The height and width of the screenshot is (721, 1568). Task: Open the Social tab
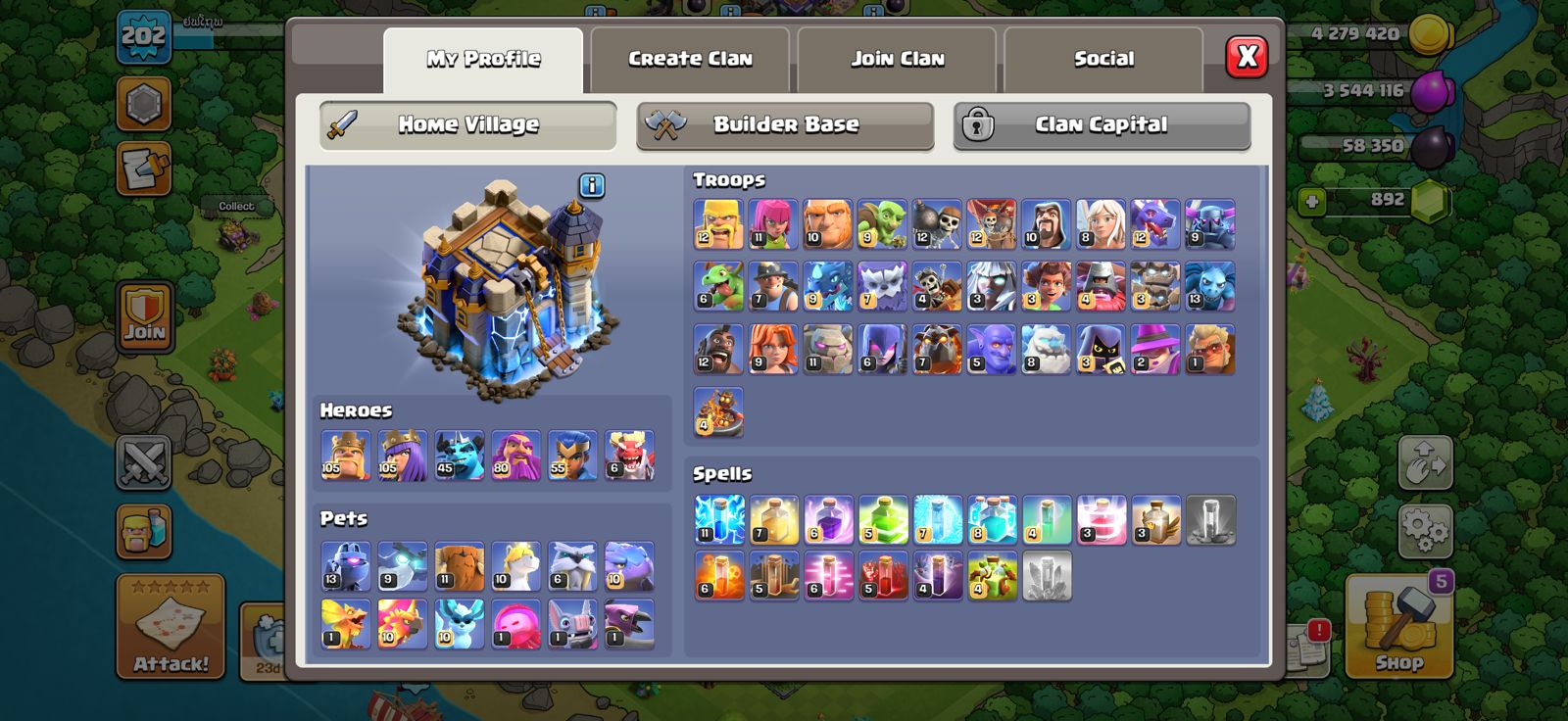(1102, 59)
